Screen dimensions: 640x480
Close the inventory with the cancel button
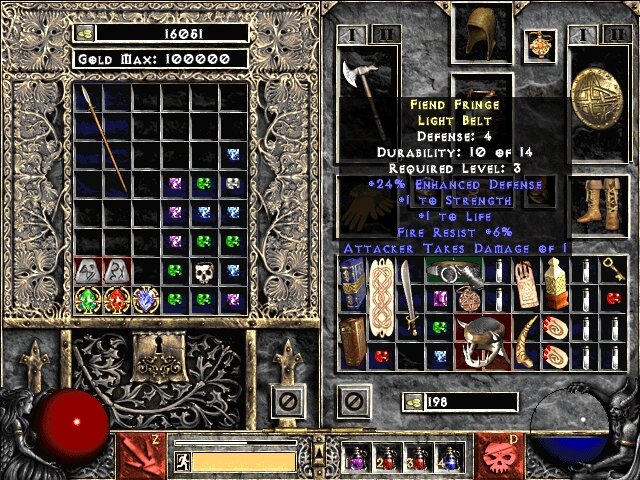coord(351,403)
